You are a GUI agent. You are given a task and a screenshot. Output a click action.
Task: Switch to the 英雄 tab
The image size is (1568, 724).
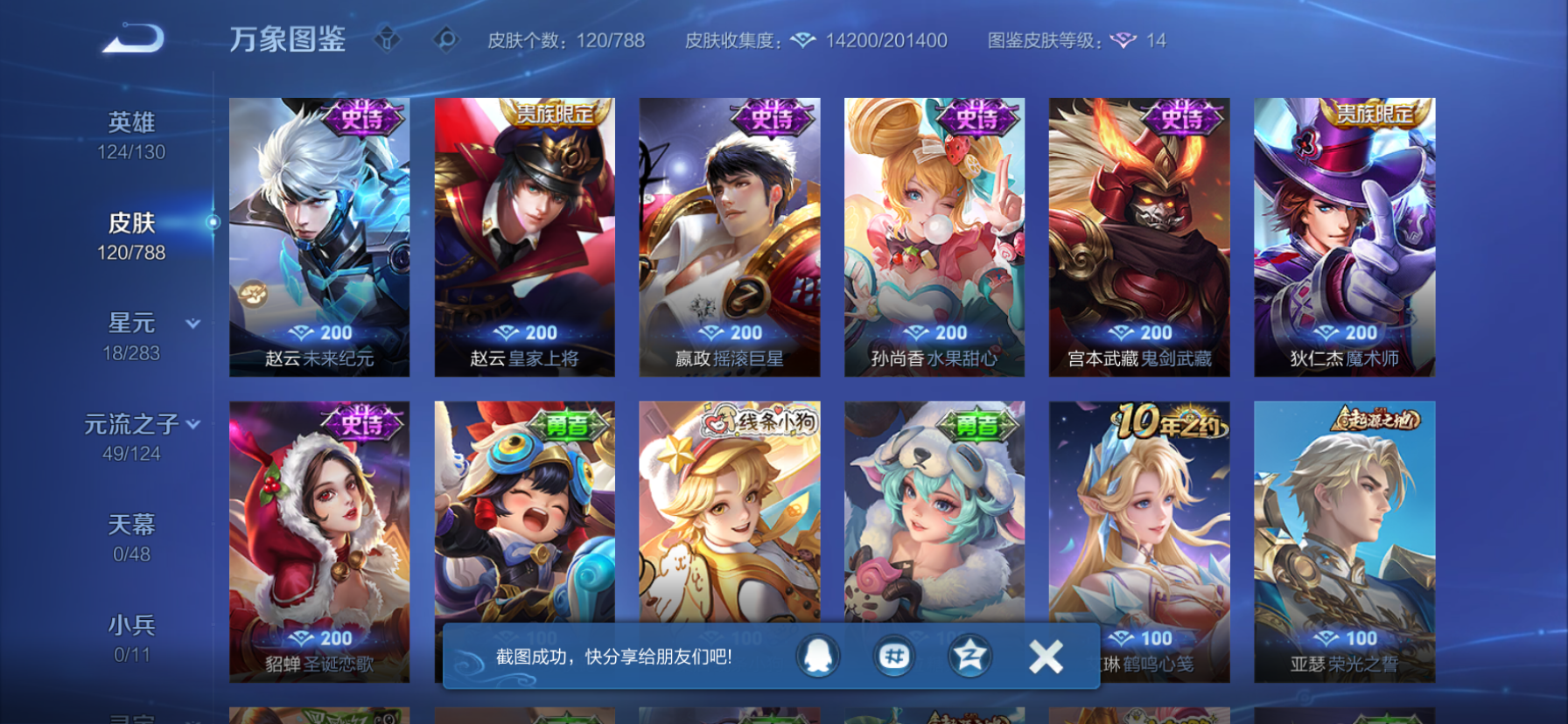click(x=129, y=122)
